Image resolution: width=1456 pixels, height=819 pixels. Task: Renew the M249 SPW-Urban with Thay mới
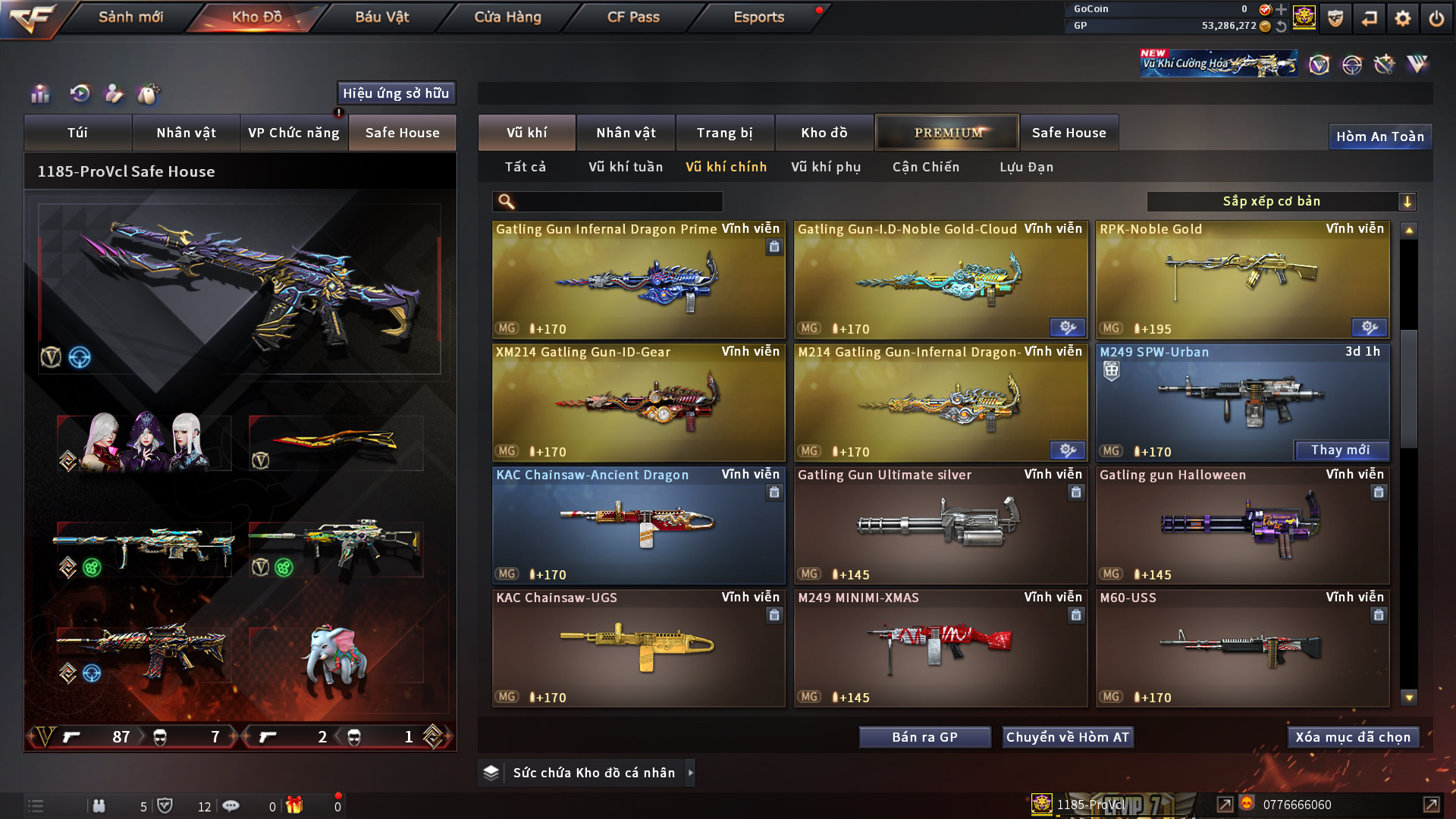coord(1340,450)
